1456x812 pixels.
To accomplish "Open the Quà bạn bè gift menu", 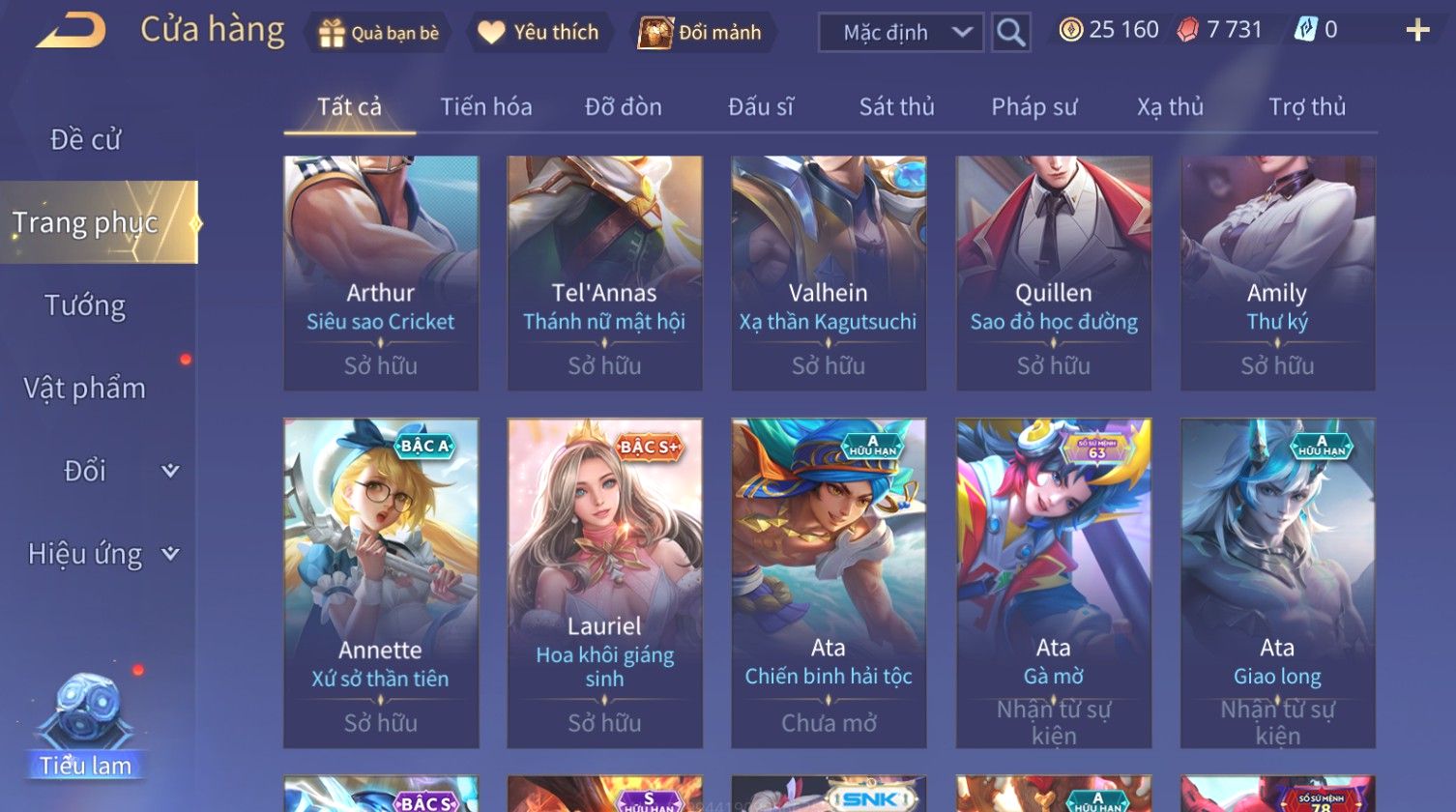I will point(379,33).
